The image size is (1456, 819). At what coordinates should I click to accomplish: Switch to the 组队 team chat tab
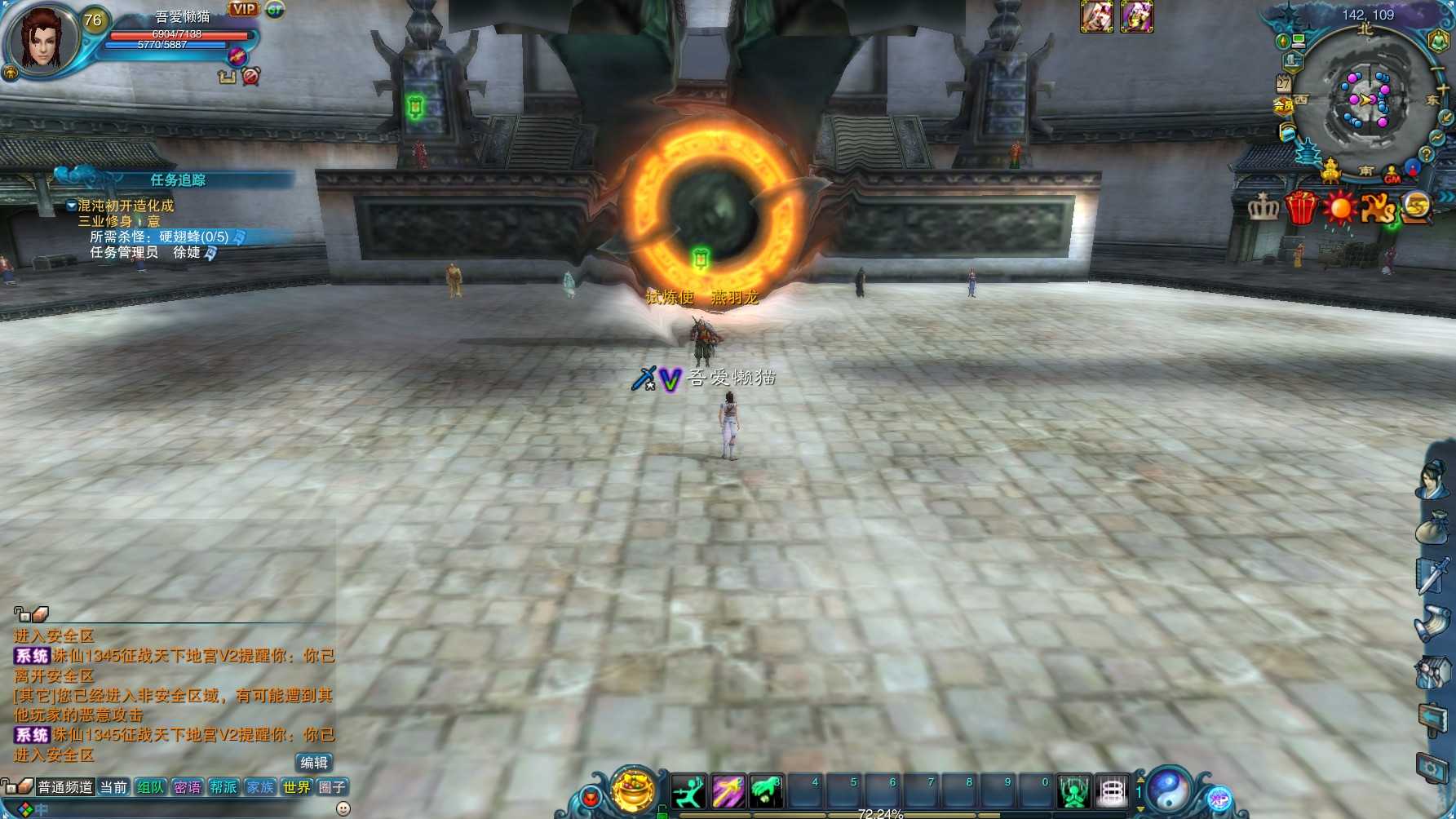(x=151, y=787)
